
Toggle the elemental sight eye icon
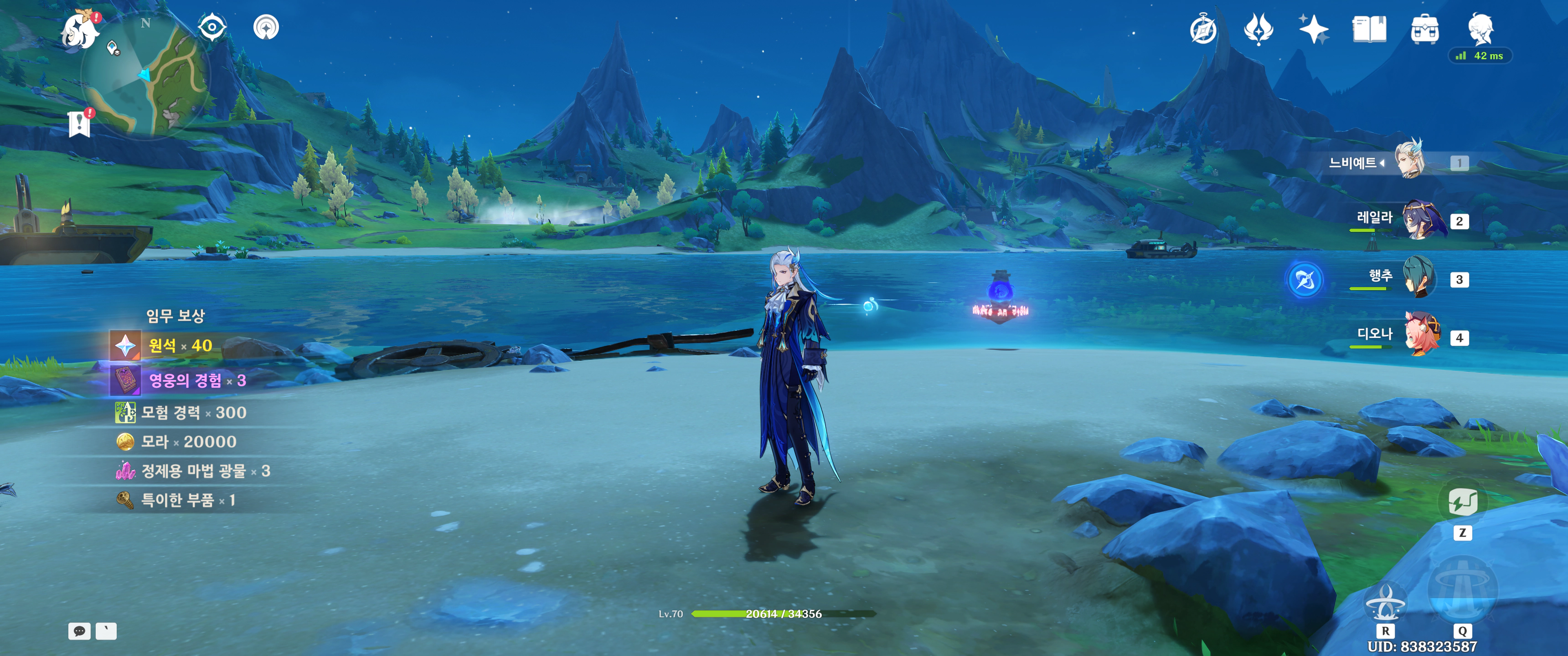point(212,27)
